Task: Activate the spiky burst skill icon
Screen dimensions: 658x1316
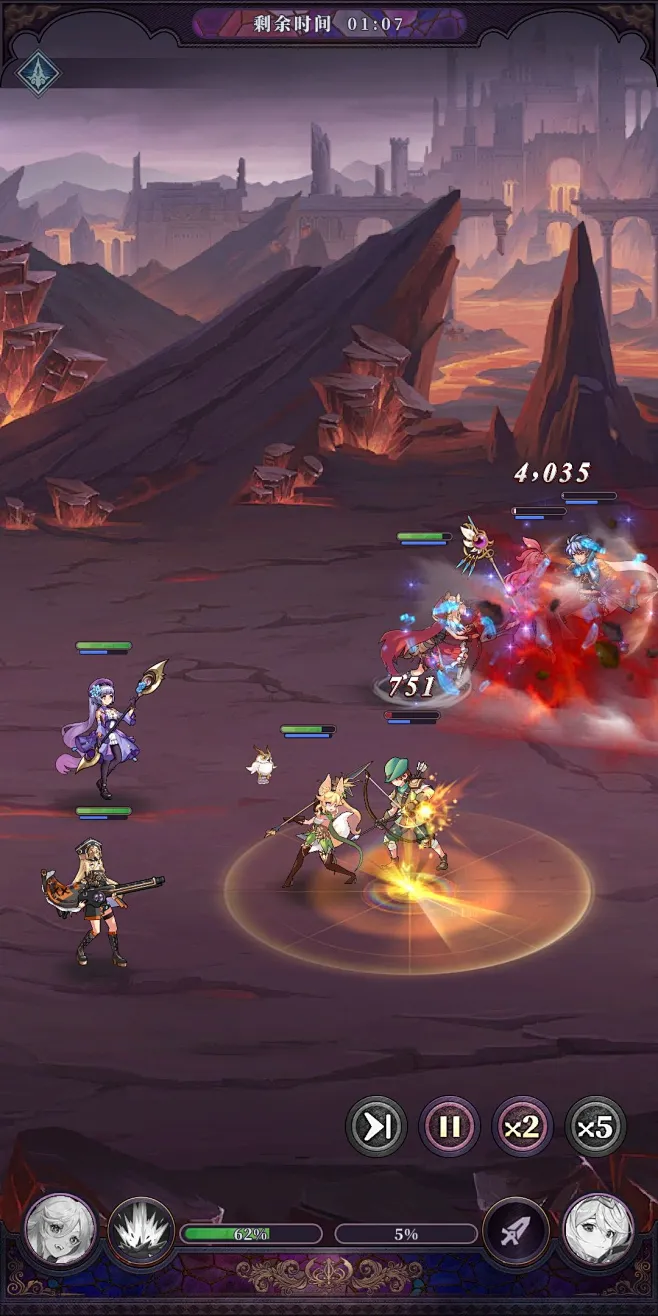Action: pyautogui.click(x=141, y=1231)
